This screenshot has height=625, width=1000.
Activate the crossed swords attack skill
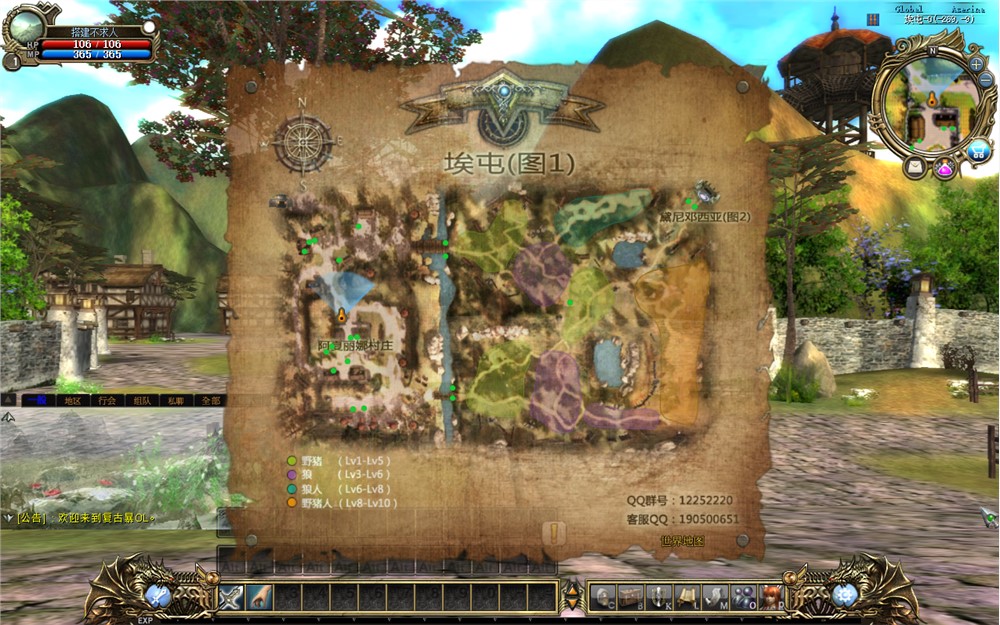pyautogui.click(x=232, y=597)
